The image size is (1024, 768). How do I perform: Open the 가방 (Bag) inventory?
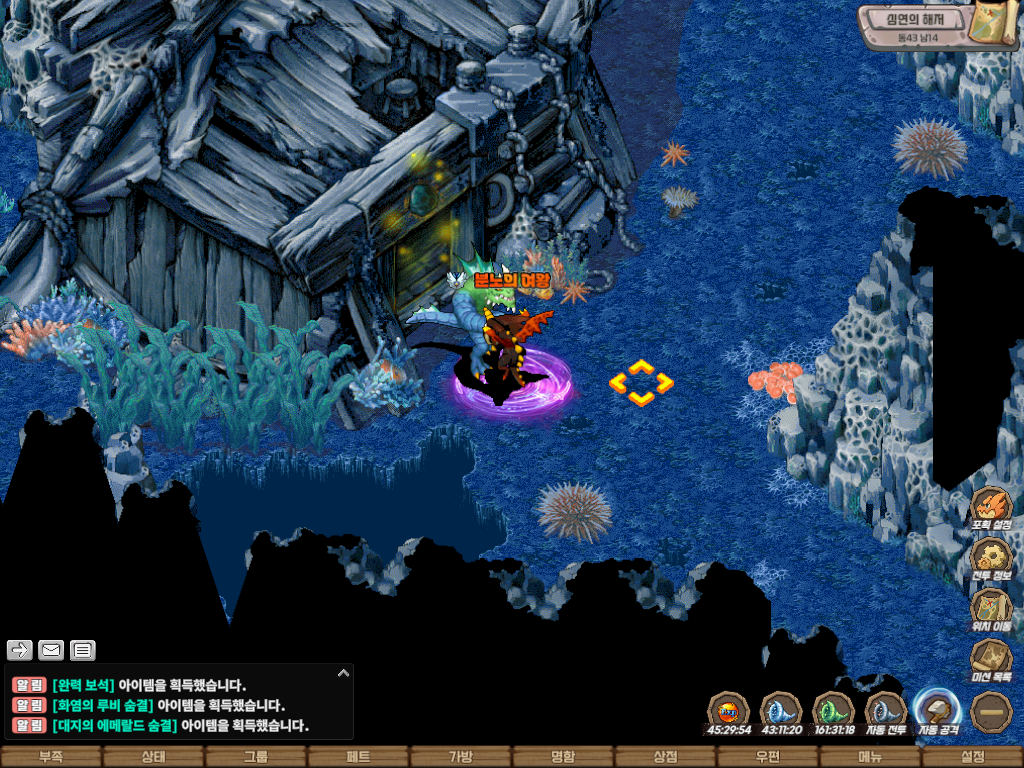click(x=460, y=757)
